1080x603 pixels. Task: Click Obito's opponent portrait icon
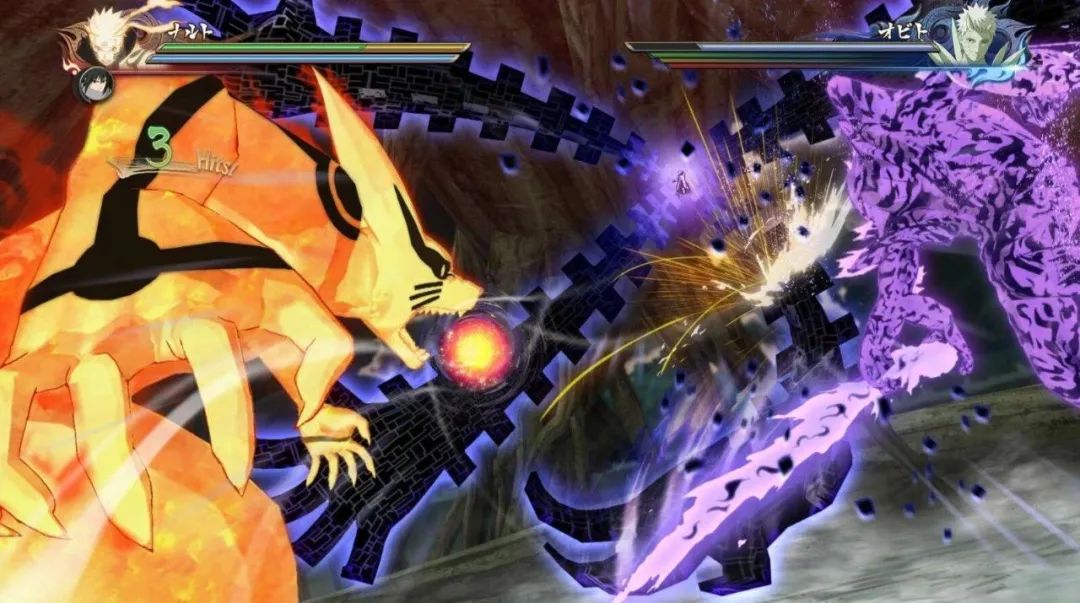[972, 36]
